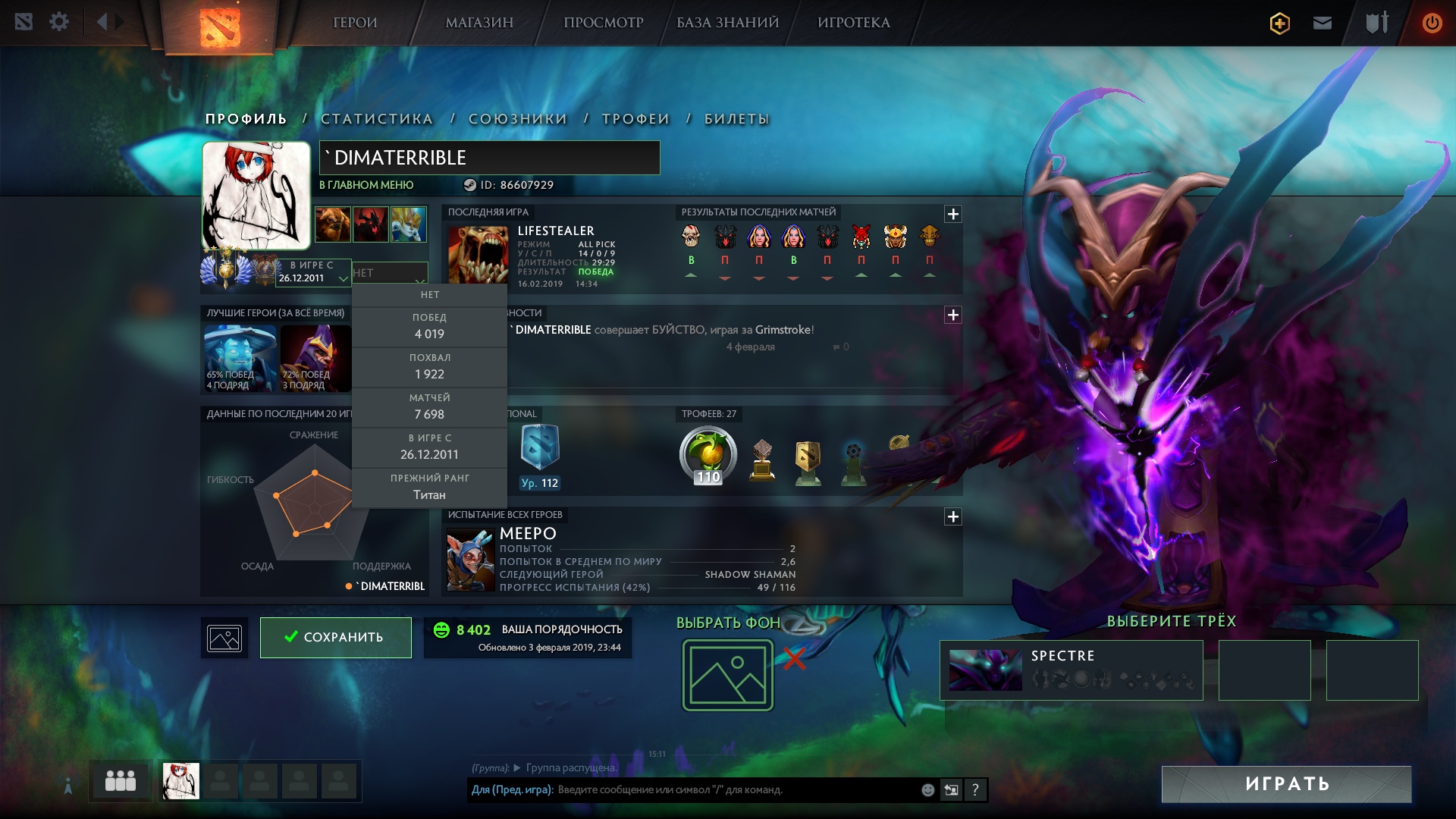Switch to the Allies (СОЮЗНИКИ) tab
The width and height of the screenshot is (1456, 819).
(518, 119)
